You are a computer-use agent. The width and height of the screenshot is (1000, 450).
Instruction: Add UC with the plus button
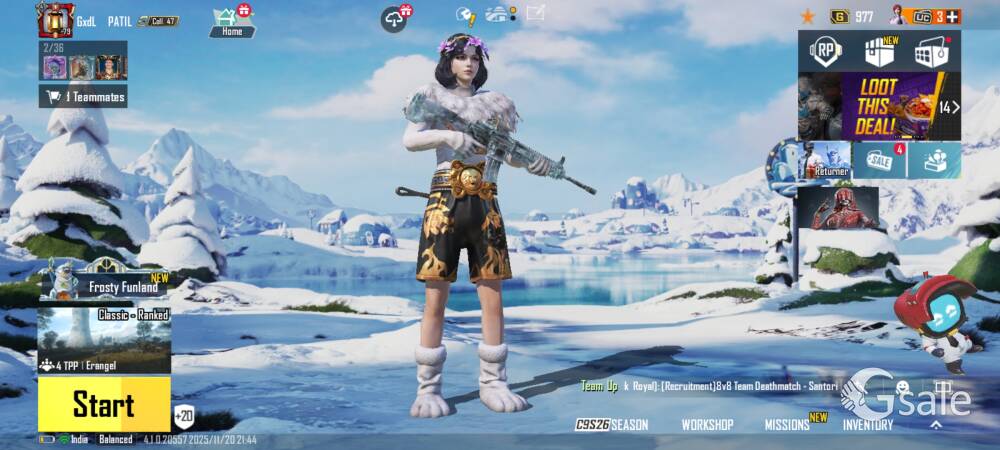(x=952, y=16)
